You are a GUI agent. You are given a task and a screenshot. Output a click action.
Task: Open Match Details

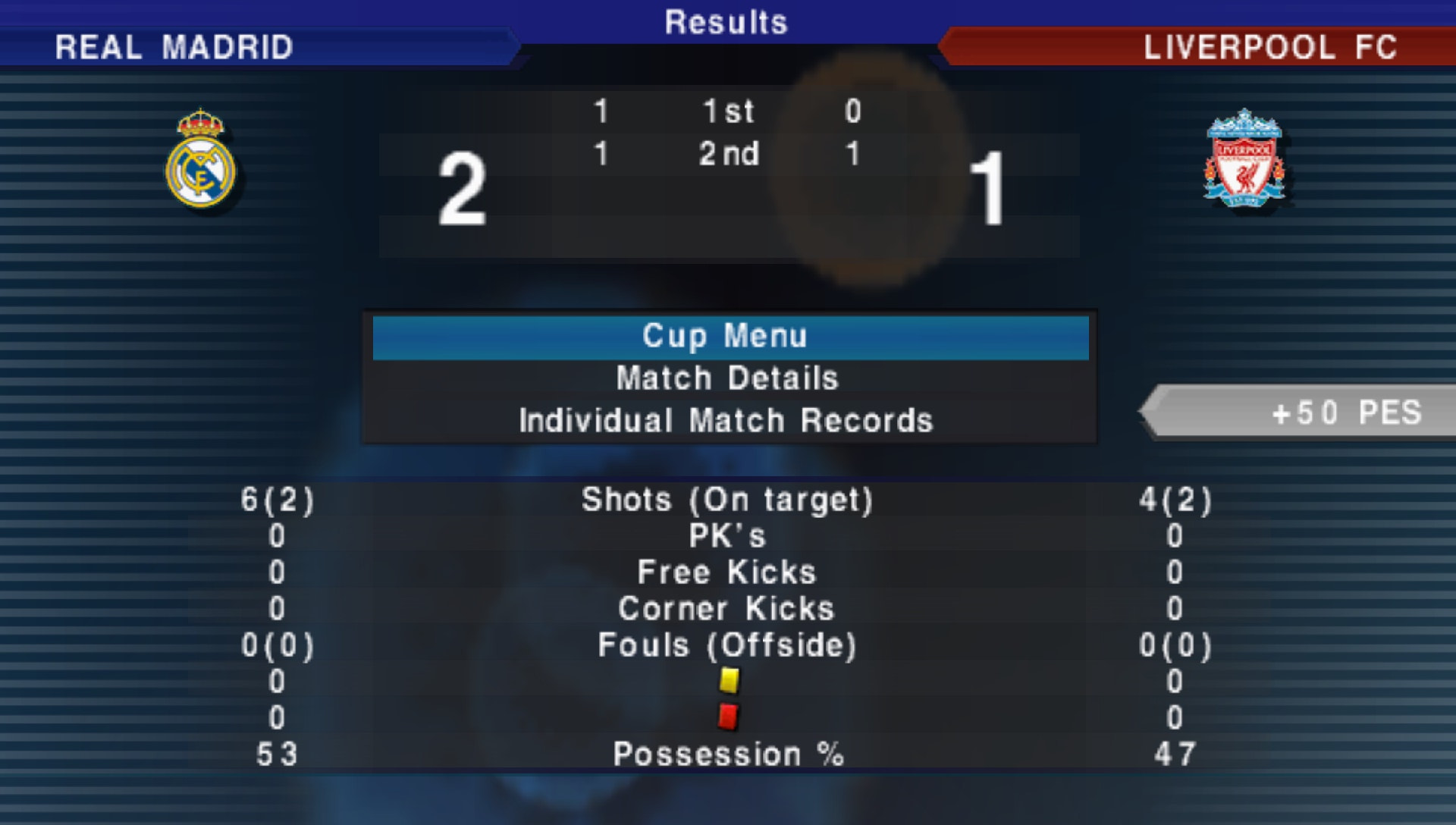pyautogui.click(x=726, y=378)
